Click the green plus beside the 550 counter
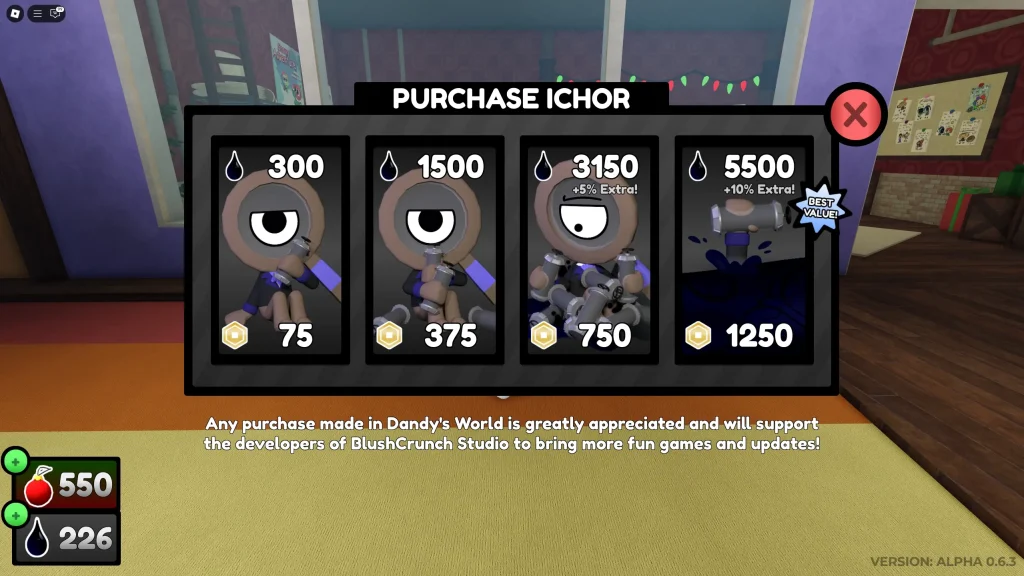Image resolution: width=1024 pixels, height=576 pixels. coord(16,462)
